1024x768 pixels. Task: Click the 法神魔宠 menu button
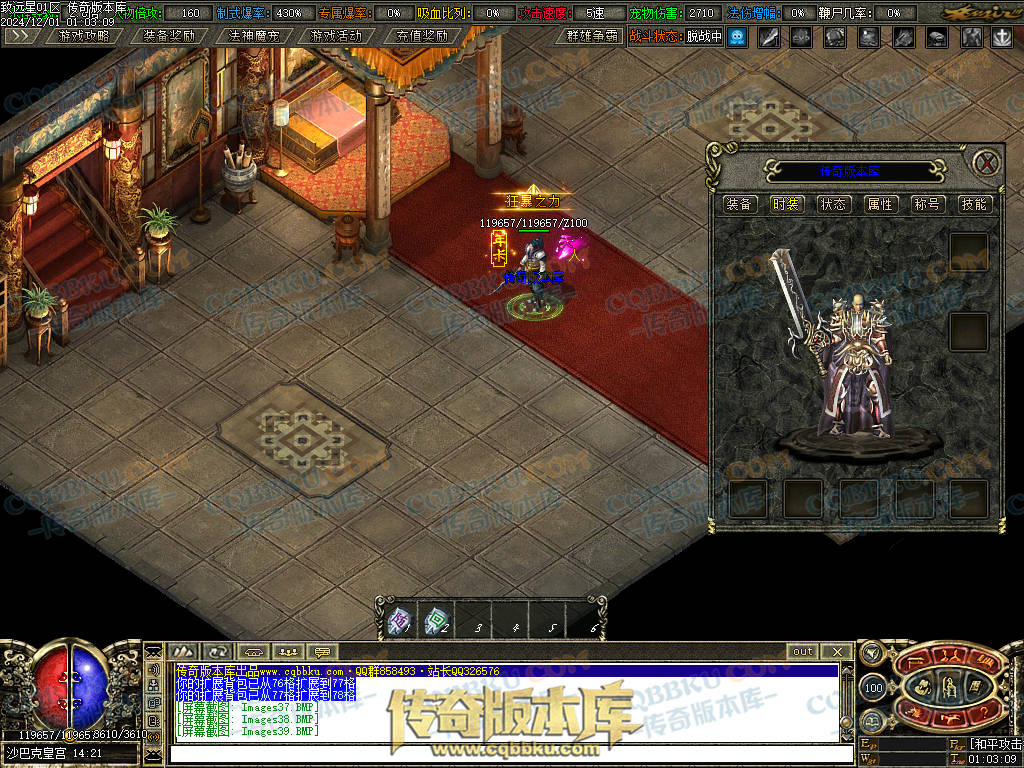[x=253, y=36]
